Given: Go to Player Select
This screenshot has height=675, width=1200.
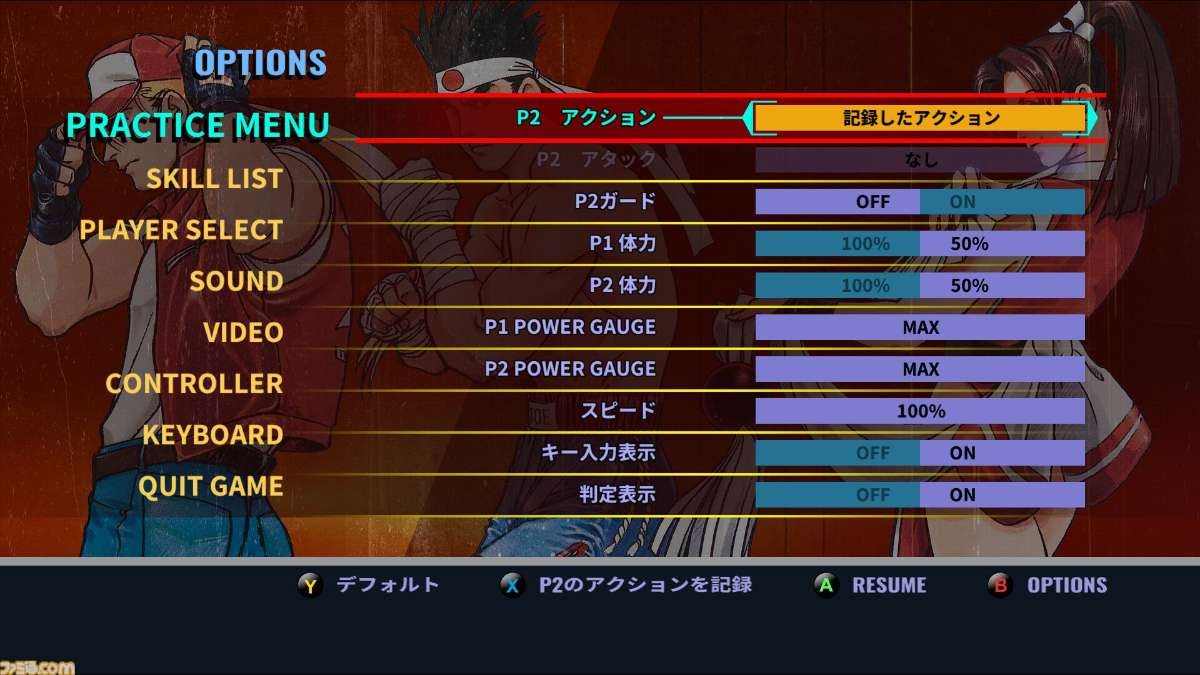Looking at the screenshot, I should (x=181, y=230).
